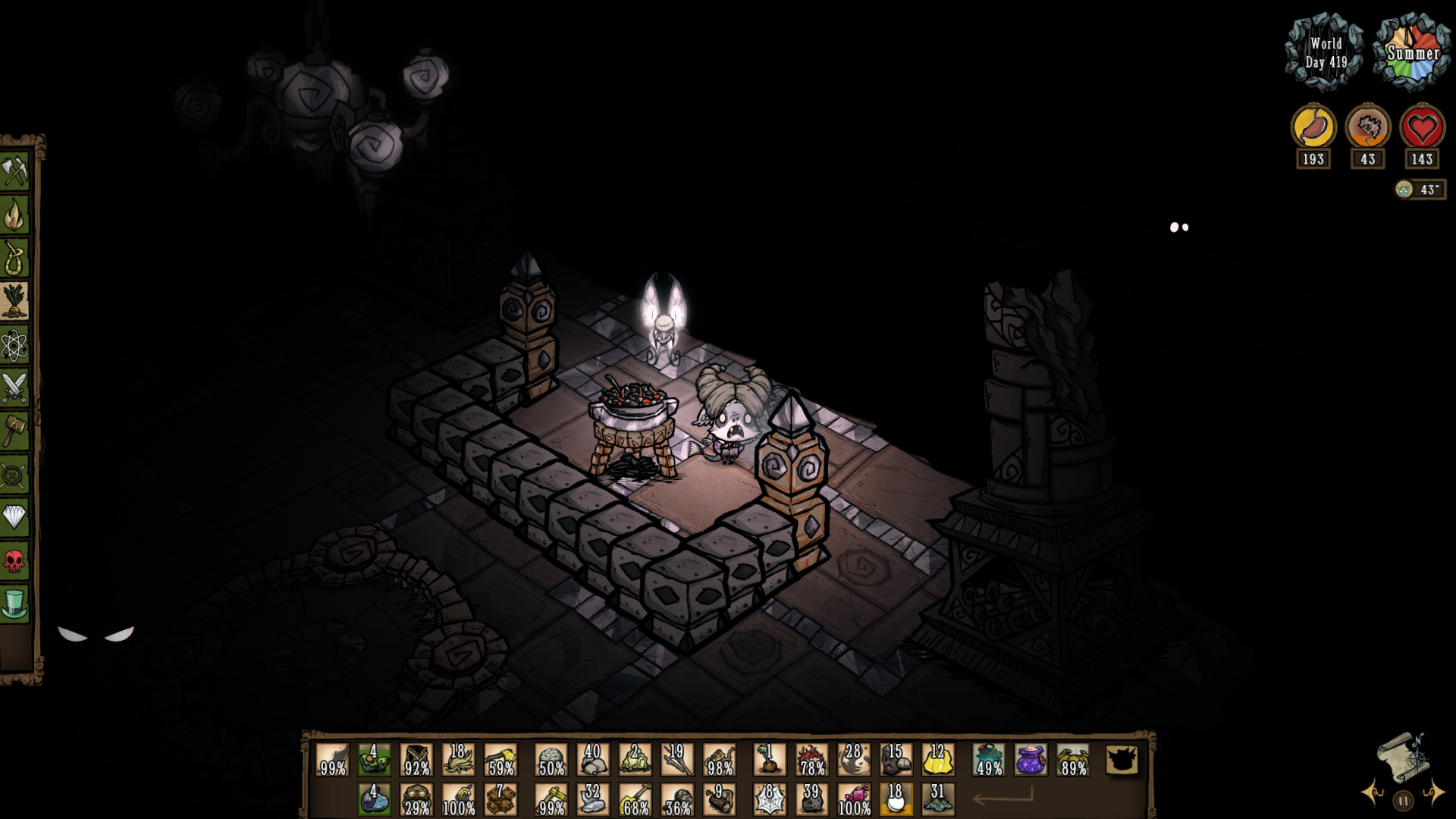
Task: Select the stack of 40 rocks
Action: 593,760
